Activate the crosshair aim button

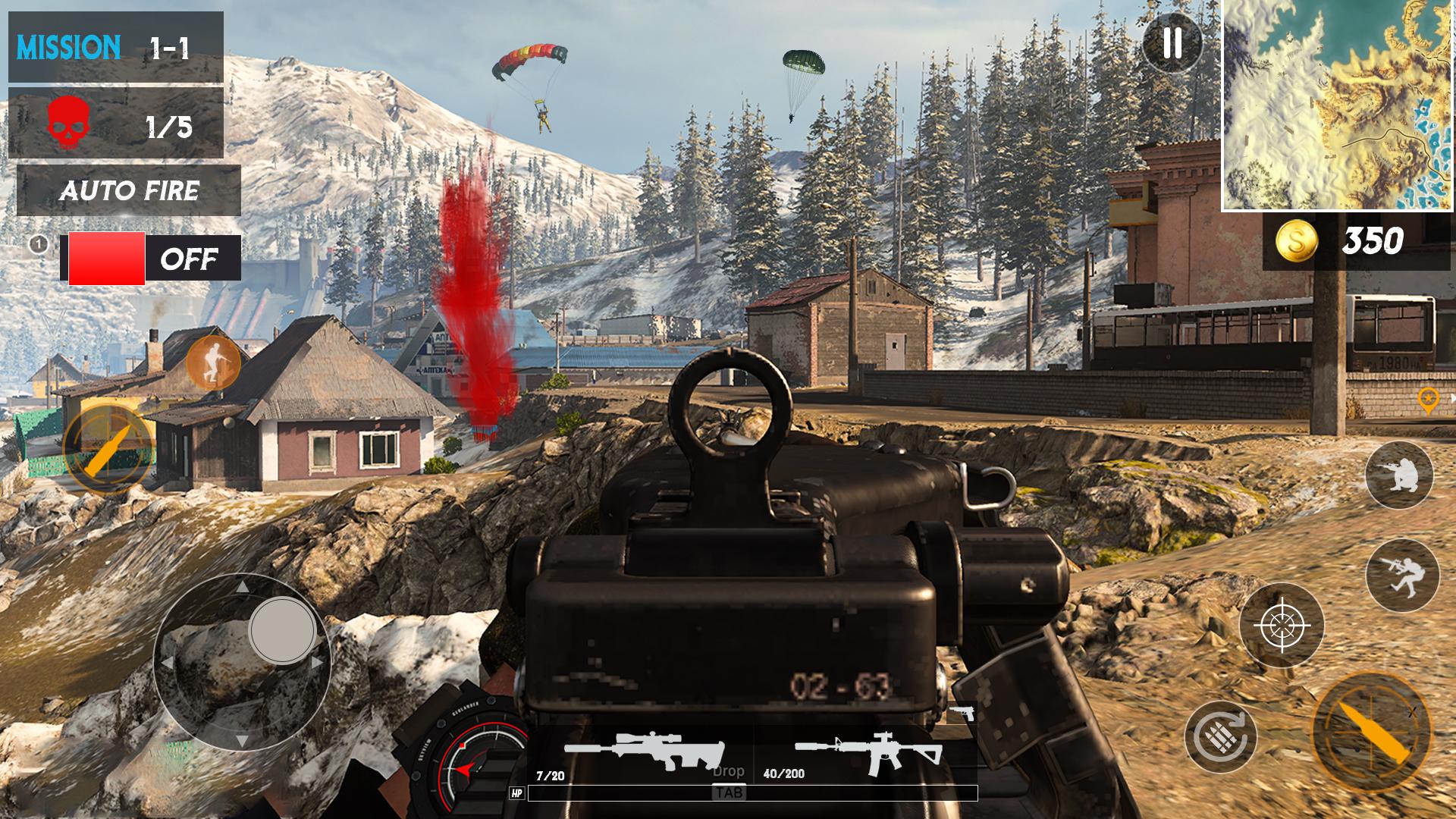[1282, 626]
